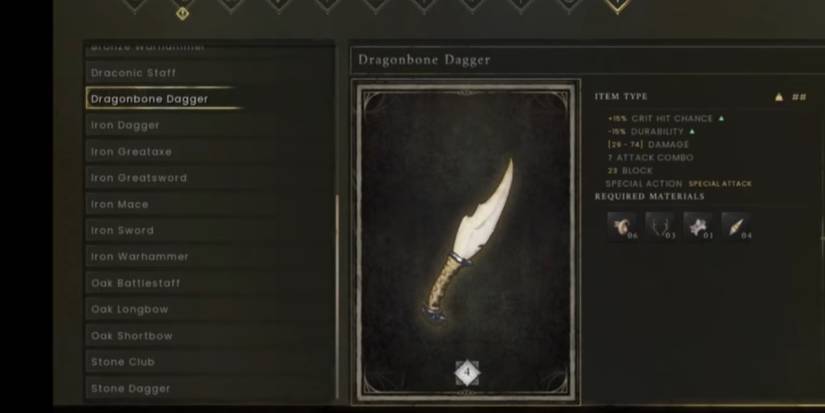This screenshot has width=825, height=413.
Task: Click the first required material showing 06
Action: 621,226
